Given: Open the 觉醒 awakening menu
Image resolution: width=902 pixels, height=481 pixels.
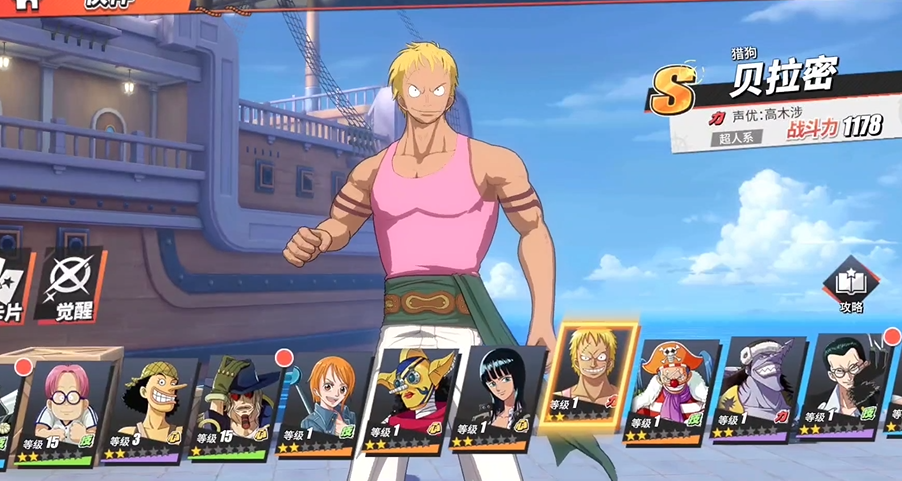Looking at the screenshot, I should [70, 285].
